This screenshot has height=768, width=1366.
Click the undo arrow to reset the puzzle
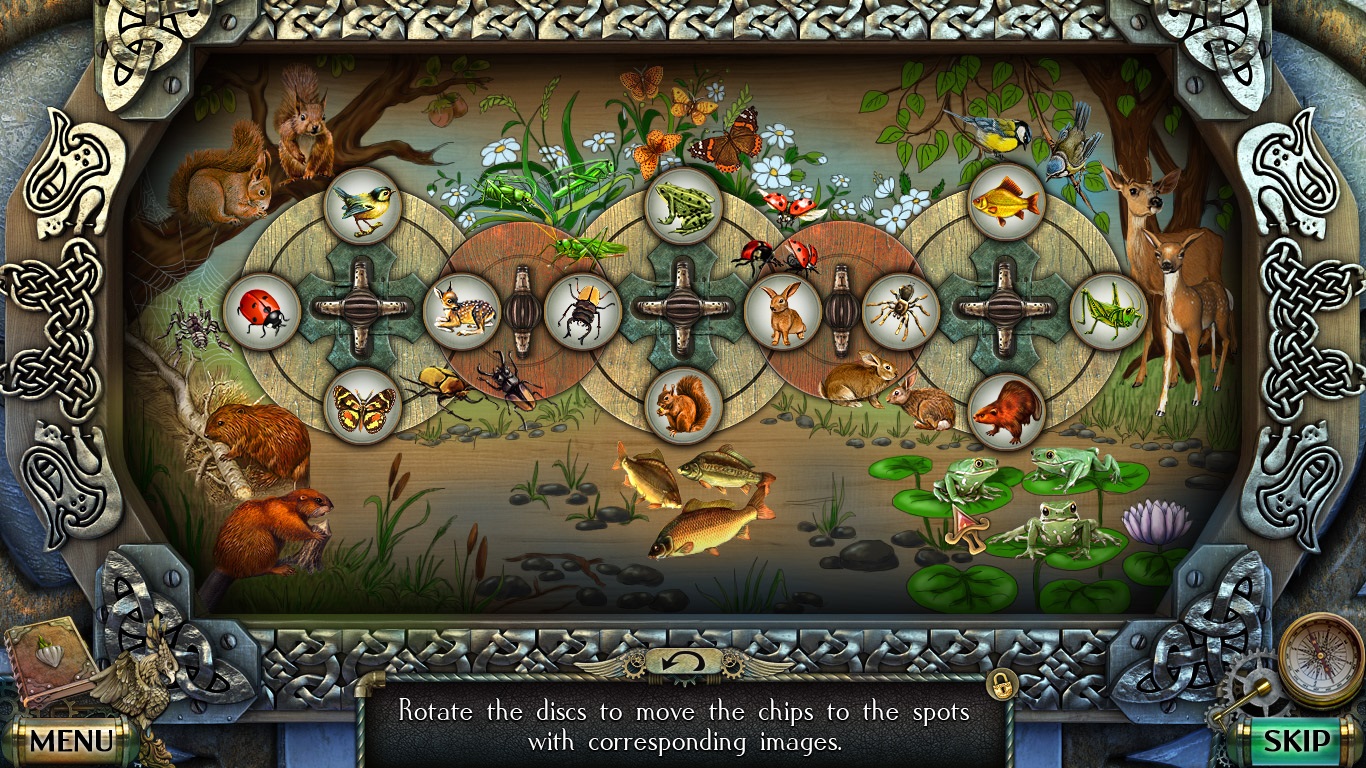683,661
